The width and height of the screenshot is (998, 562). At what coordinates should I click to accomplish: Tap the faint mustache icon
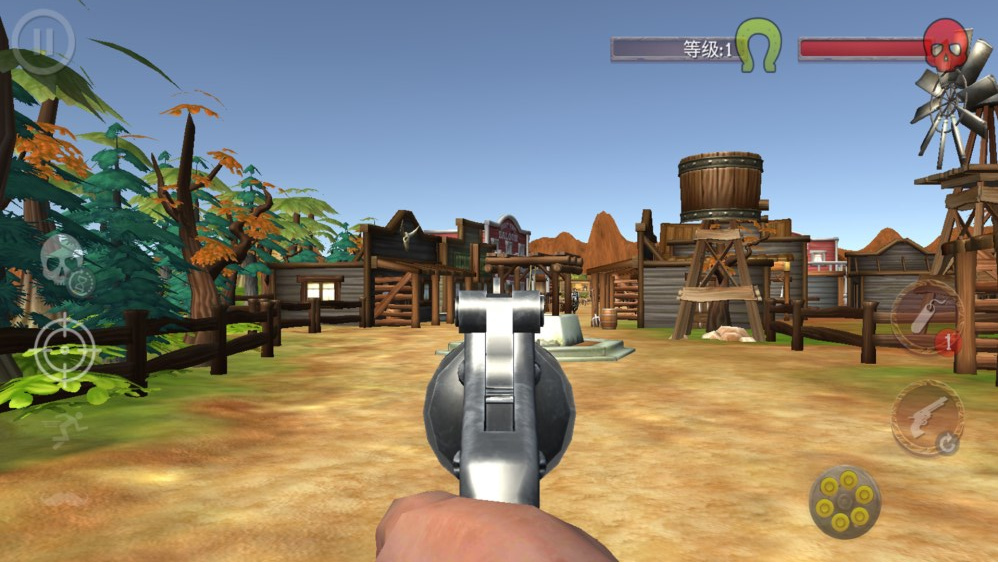(64, 498)
